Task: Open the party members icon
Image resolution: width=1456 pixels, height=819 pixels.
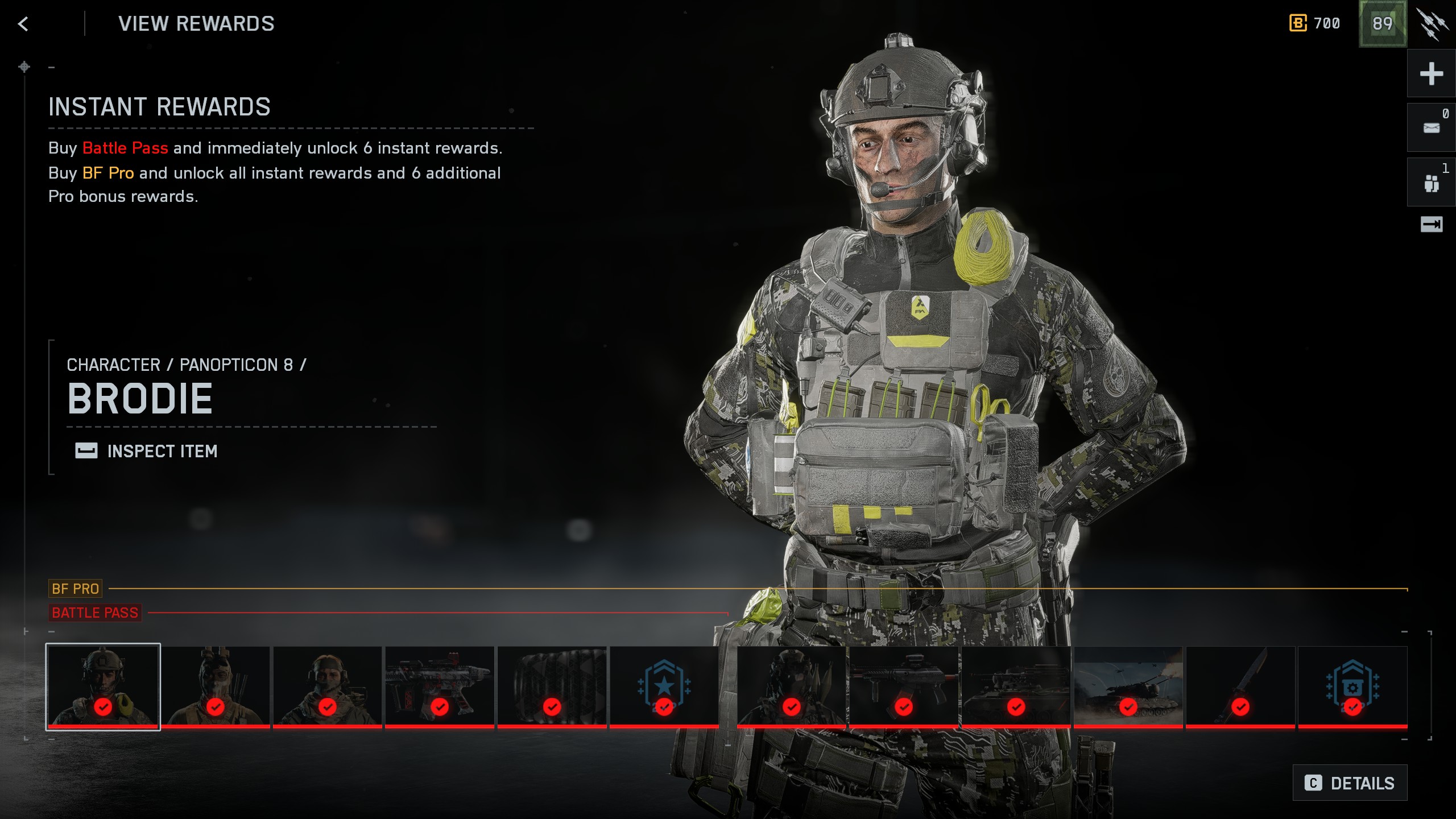Action: pyautogui.click(x=1431, y=183)
